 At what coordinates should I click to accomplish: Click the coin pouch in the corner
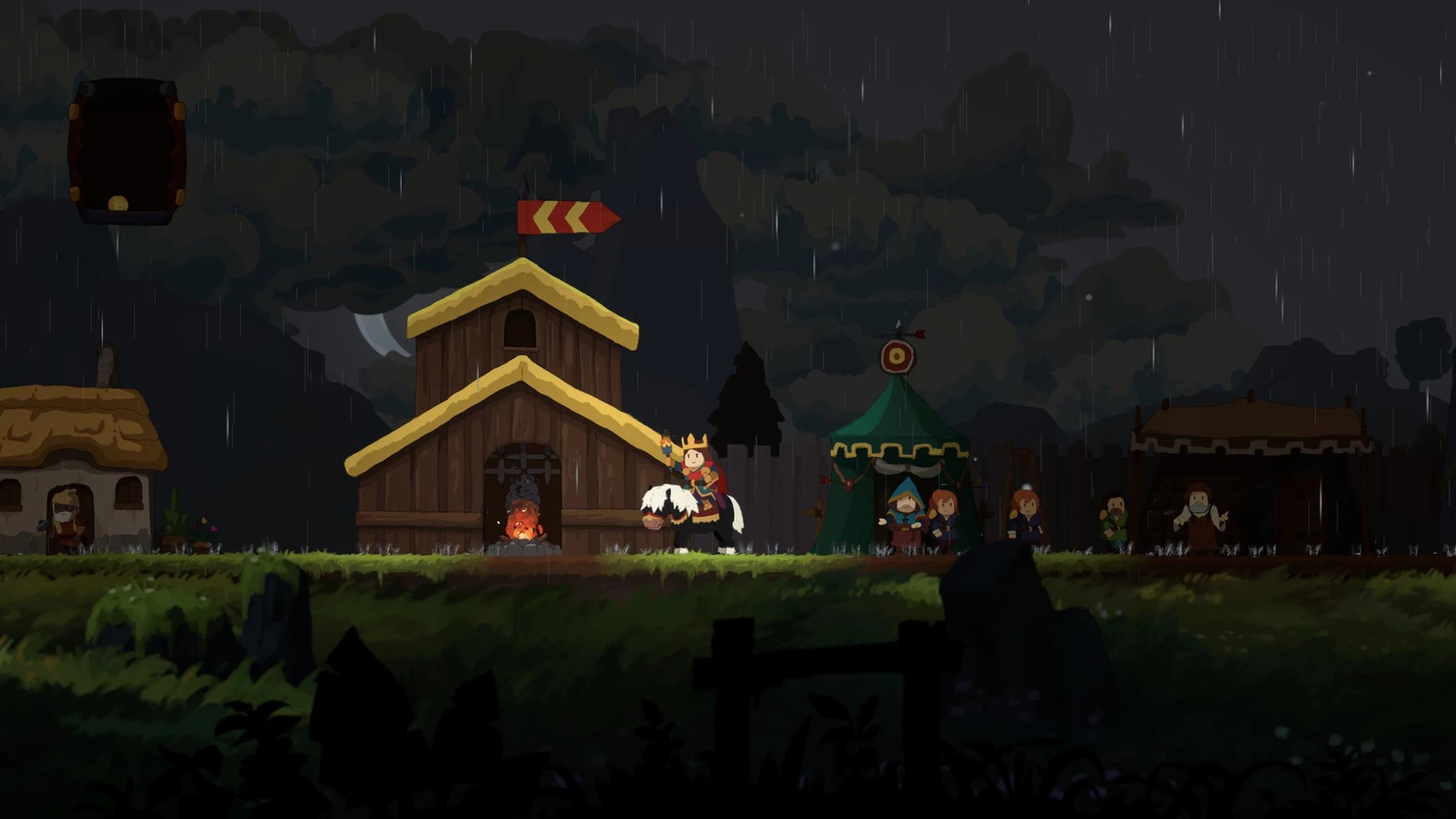(126, 150)
